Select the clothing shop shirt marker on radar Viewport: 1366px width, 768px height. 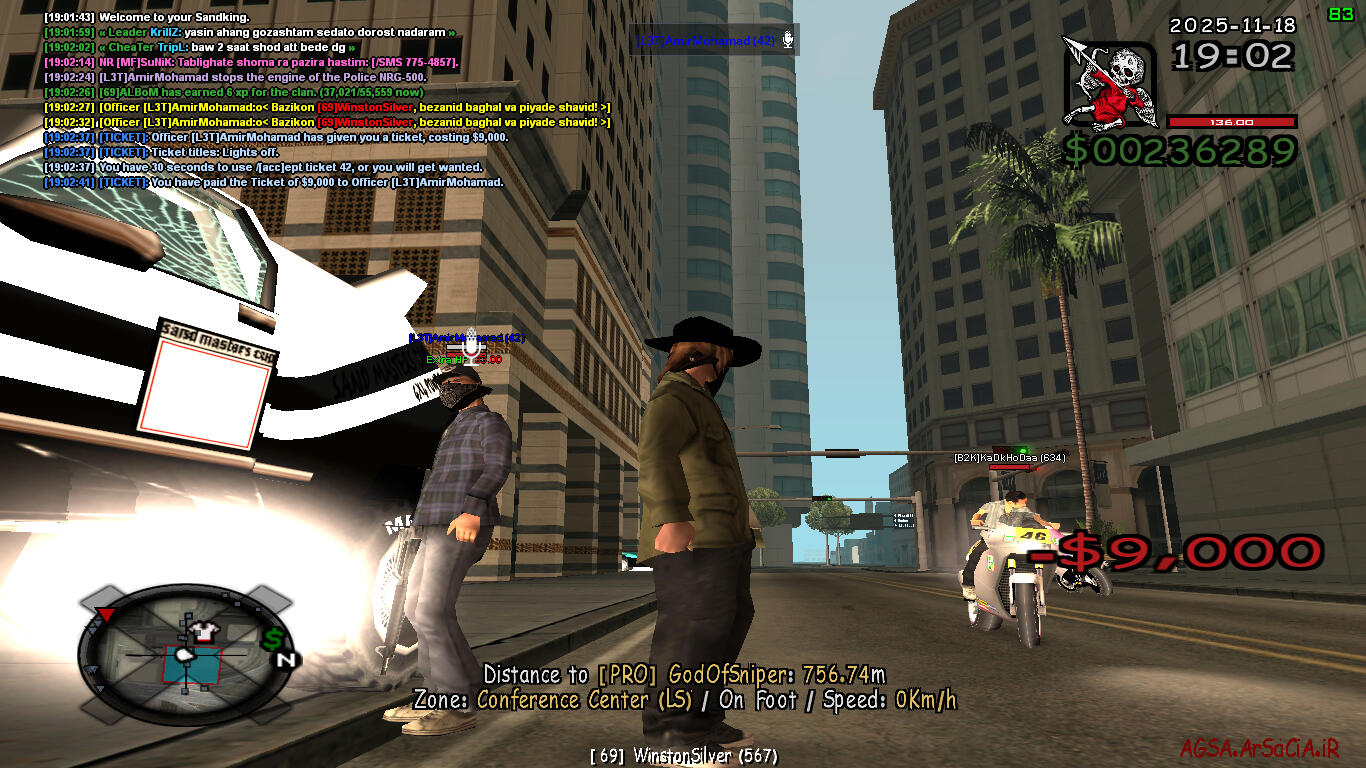(204, 629)
